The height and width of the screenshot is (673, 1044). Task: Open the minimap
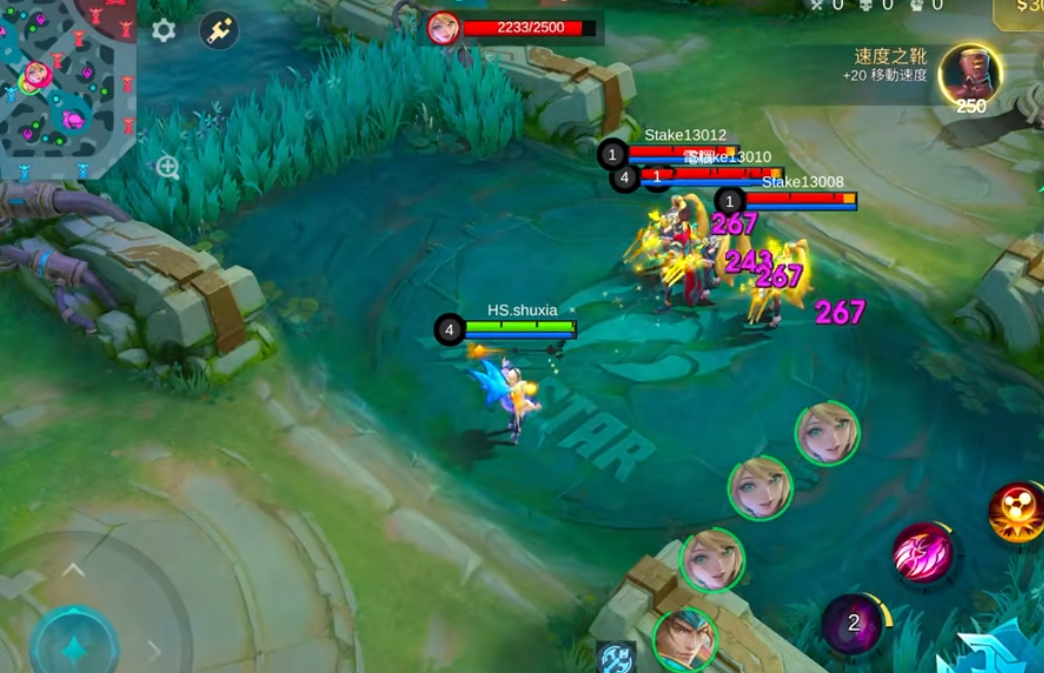click(x=66, y=86)
